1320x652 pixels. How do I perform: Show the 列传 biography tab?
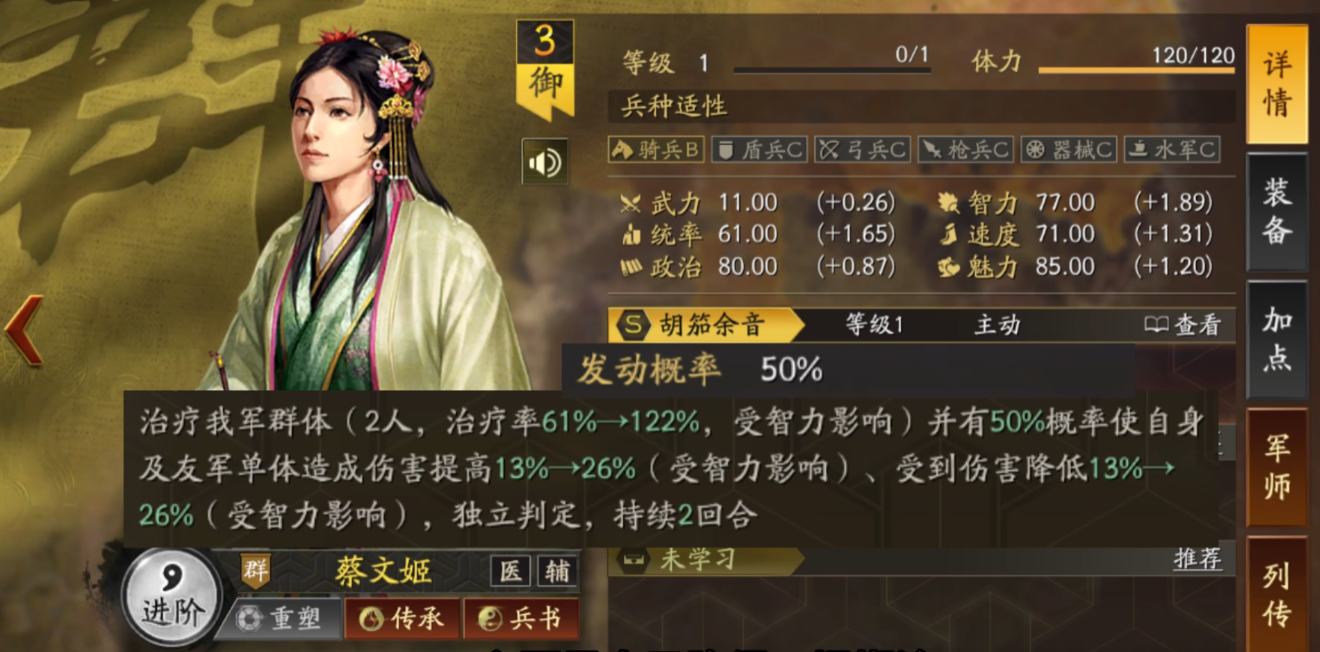pos(1276,594)
